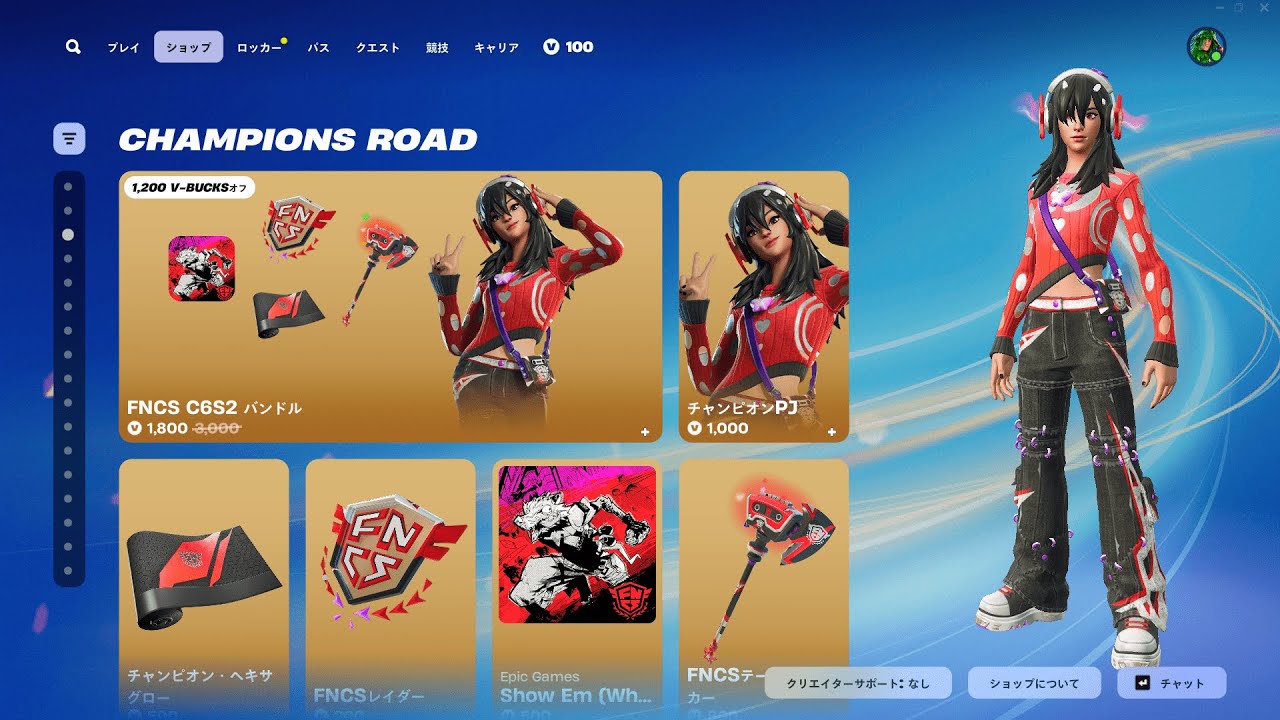The height and width of the screenshot is (720, 1280).
Task: Open ショップについて info
Action: (1034, 683)
